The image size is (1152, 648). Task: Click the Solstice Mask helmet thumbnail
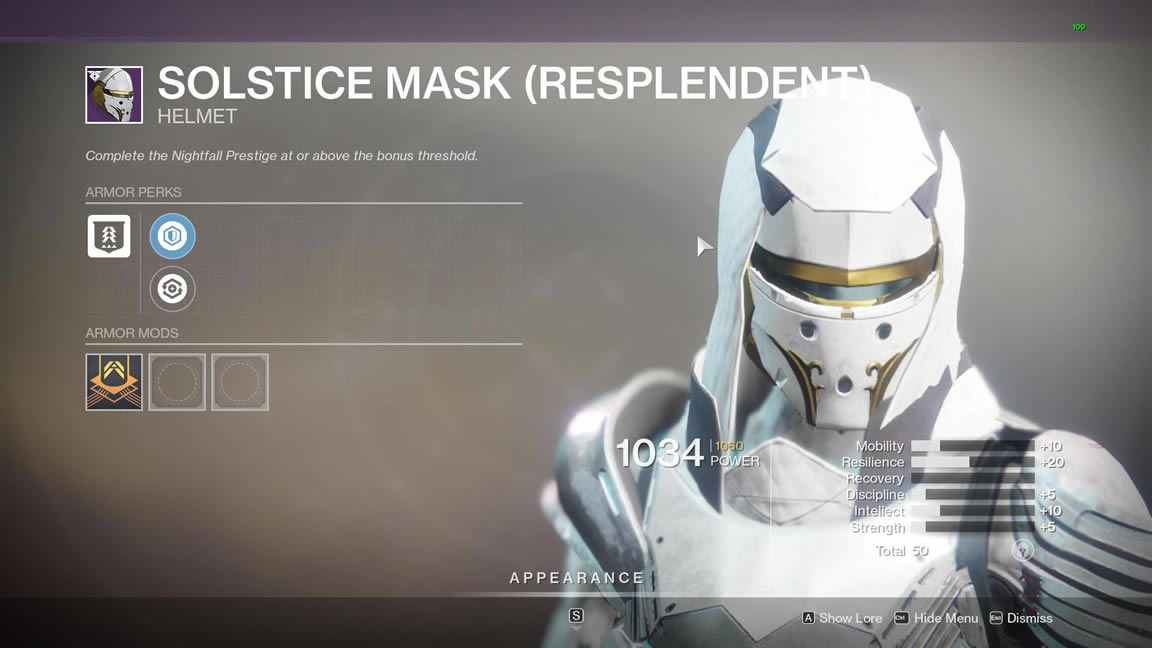click(x=114, y=95)
